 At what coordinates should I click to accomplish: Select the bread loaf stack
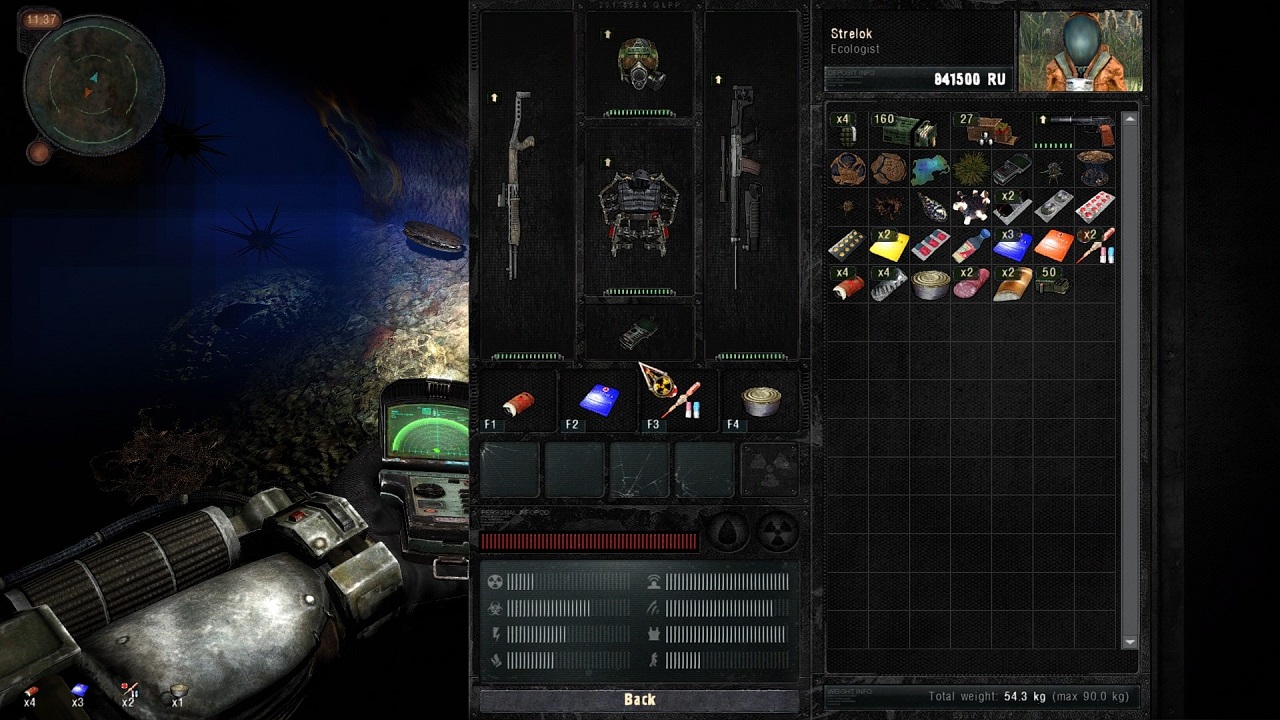[1012, 284]
